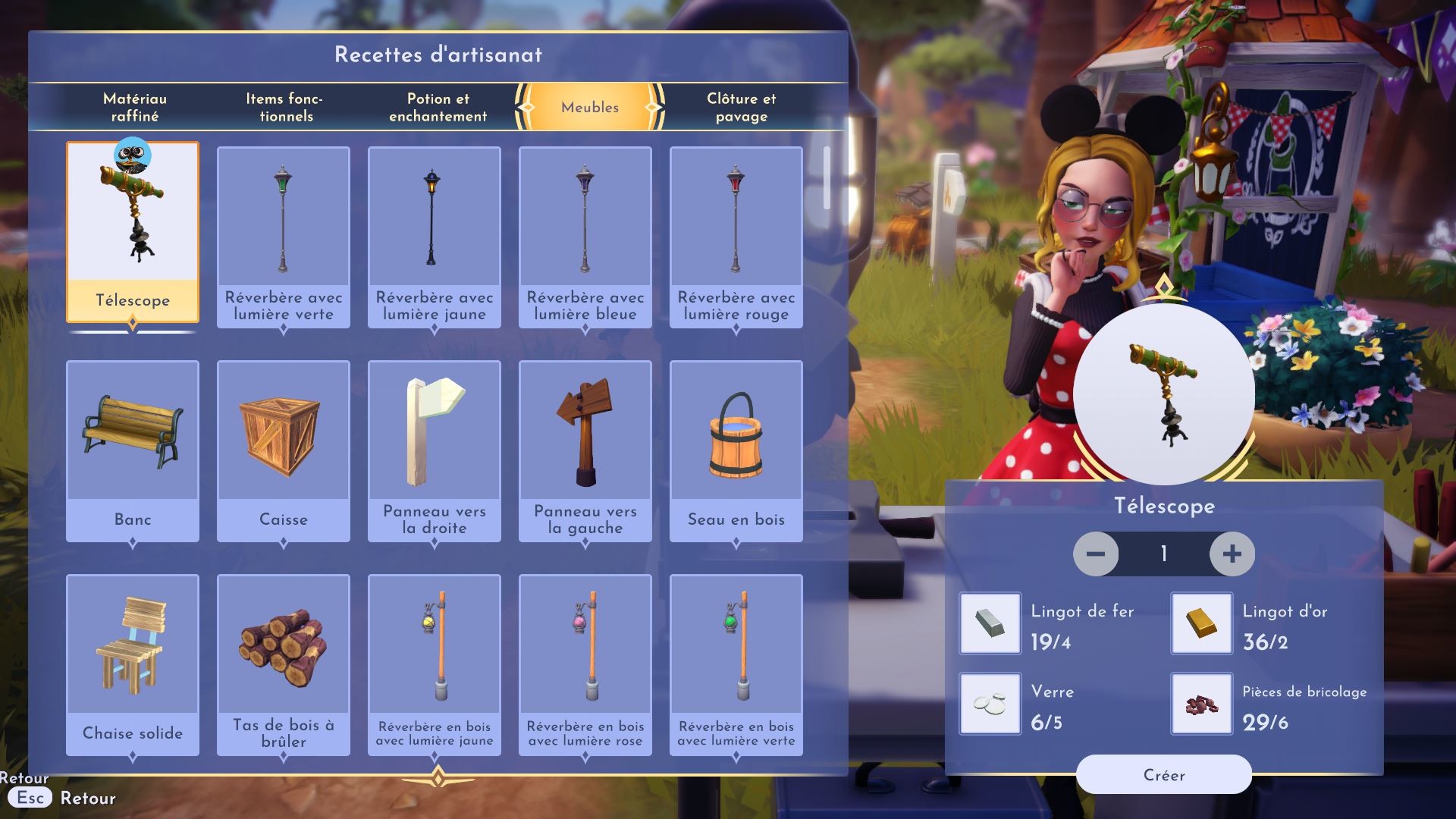Select the Télescope recipe tile

click(x=133, y=231)
